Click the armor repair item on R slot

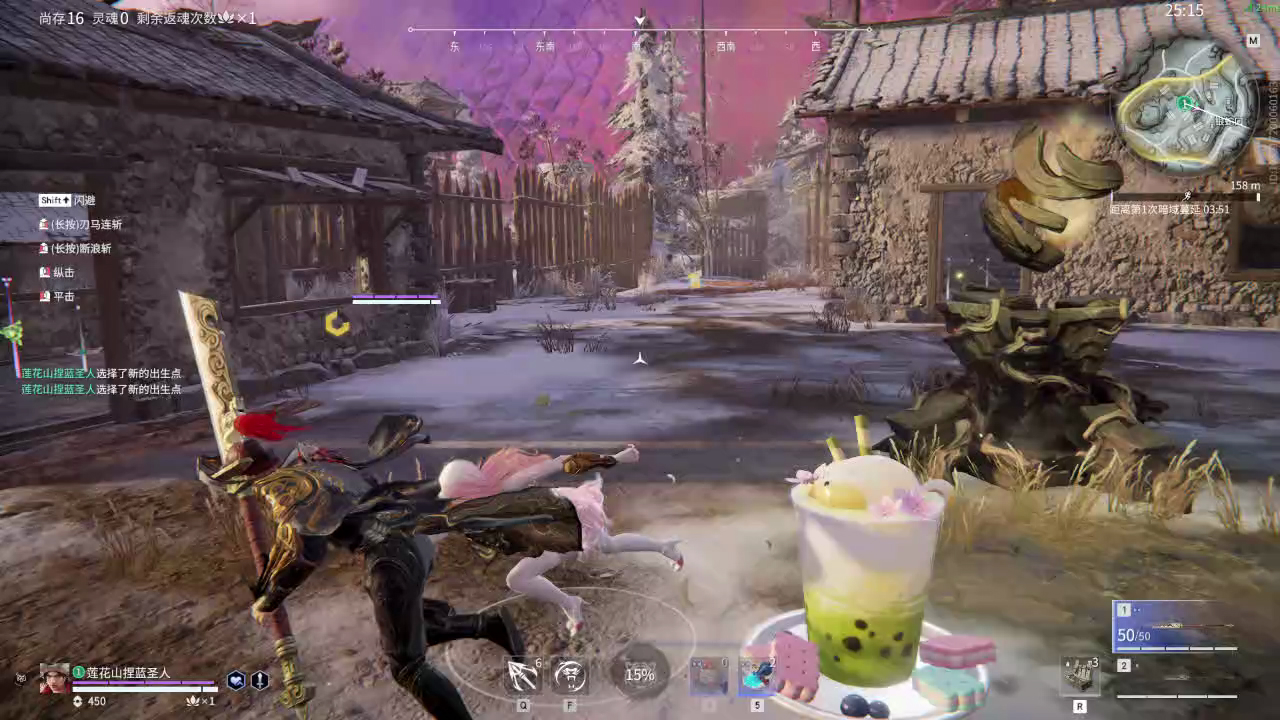(x=1082, y=675)
